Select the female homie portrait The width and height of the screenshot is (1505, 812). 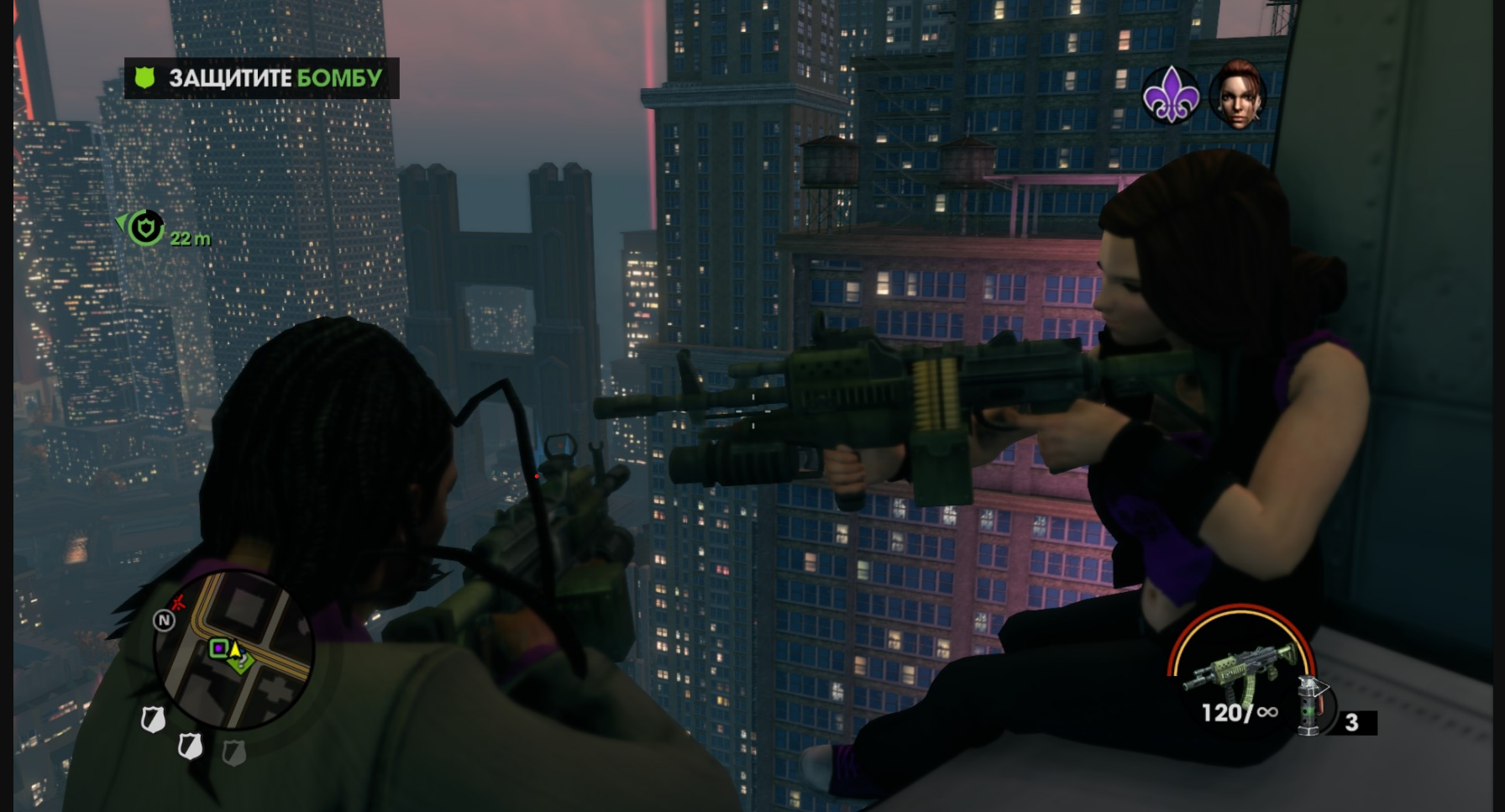tap(1236, 94)
